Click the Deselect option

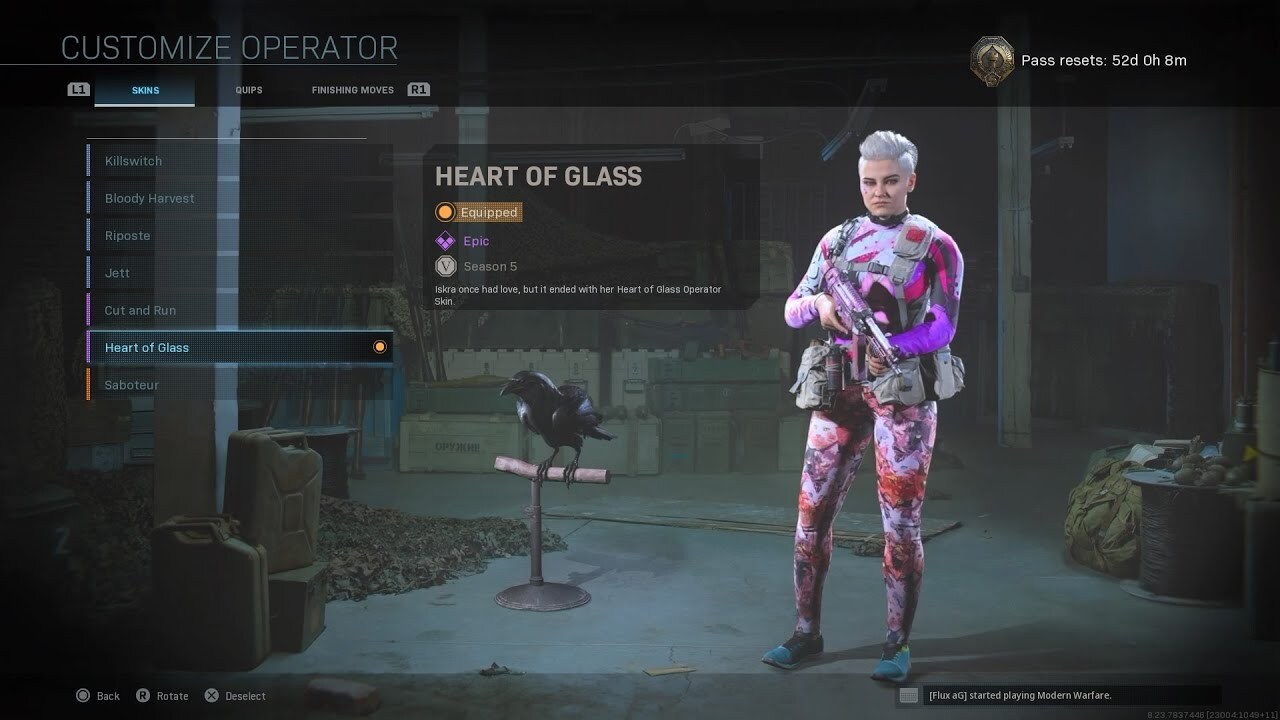point(236,696)
